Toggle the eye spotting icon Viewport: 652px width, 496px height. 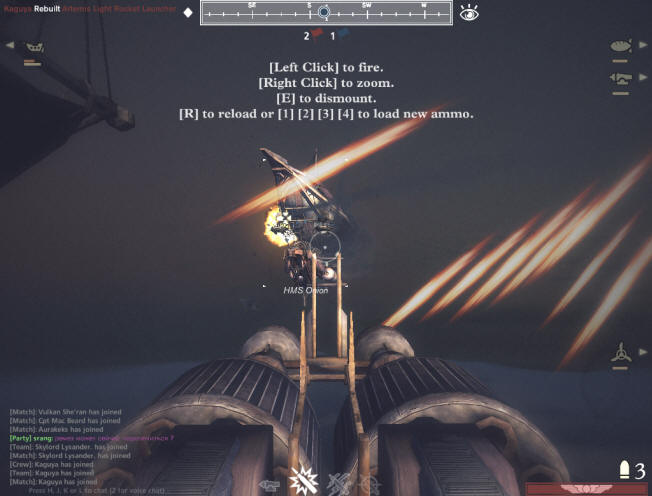(x=469, y=13)
